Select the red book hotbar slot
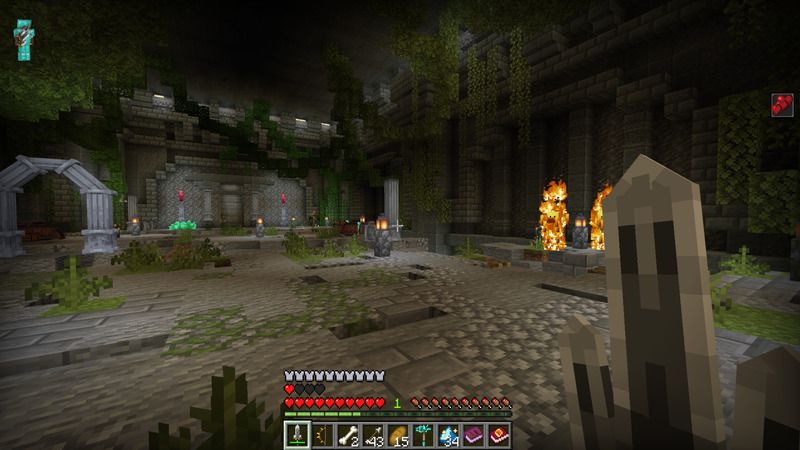Image resolution: width=800 pixels, height=450 pixels. click(498, 435)
